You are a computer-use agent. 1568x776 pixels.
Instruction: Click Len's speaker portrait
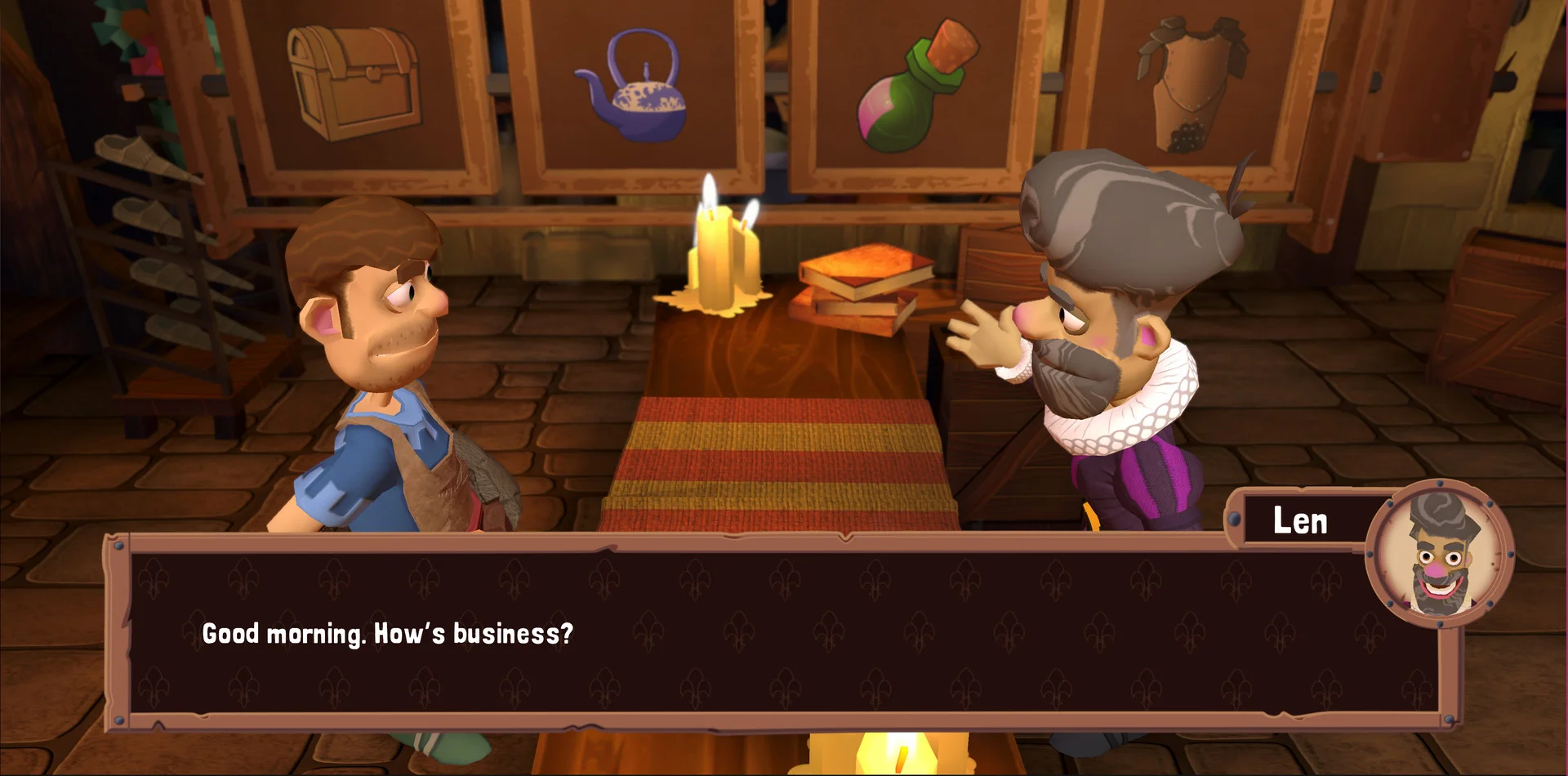[1440, 555]
